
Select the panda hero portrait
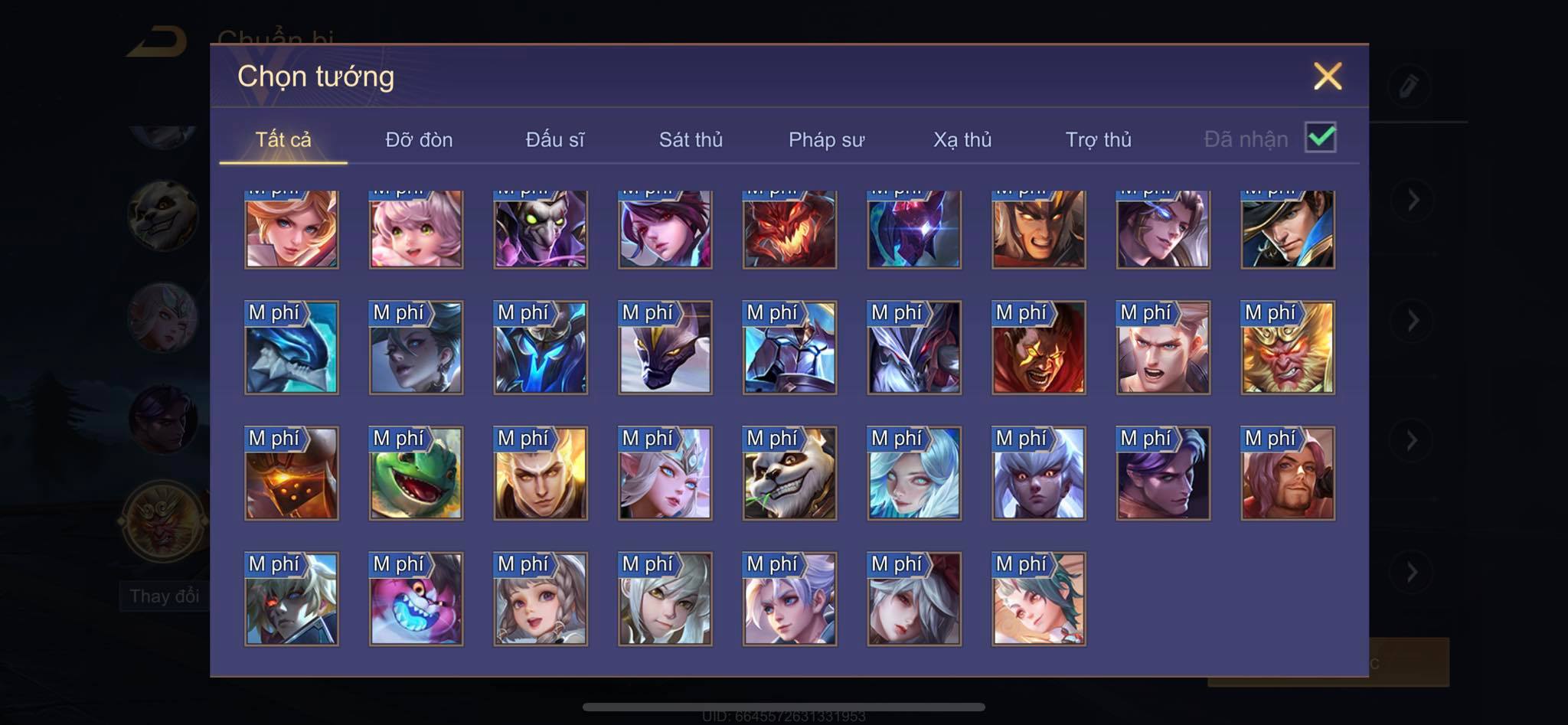click(789, 474)
